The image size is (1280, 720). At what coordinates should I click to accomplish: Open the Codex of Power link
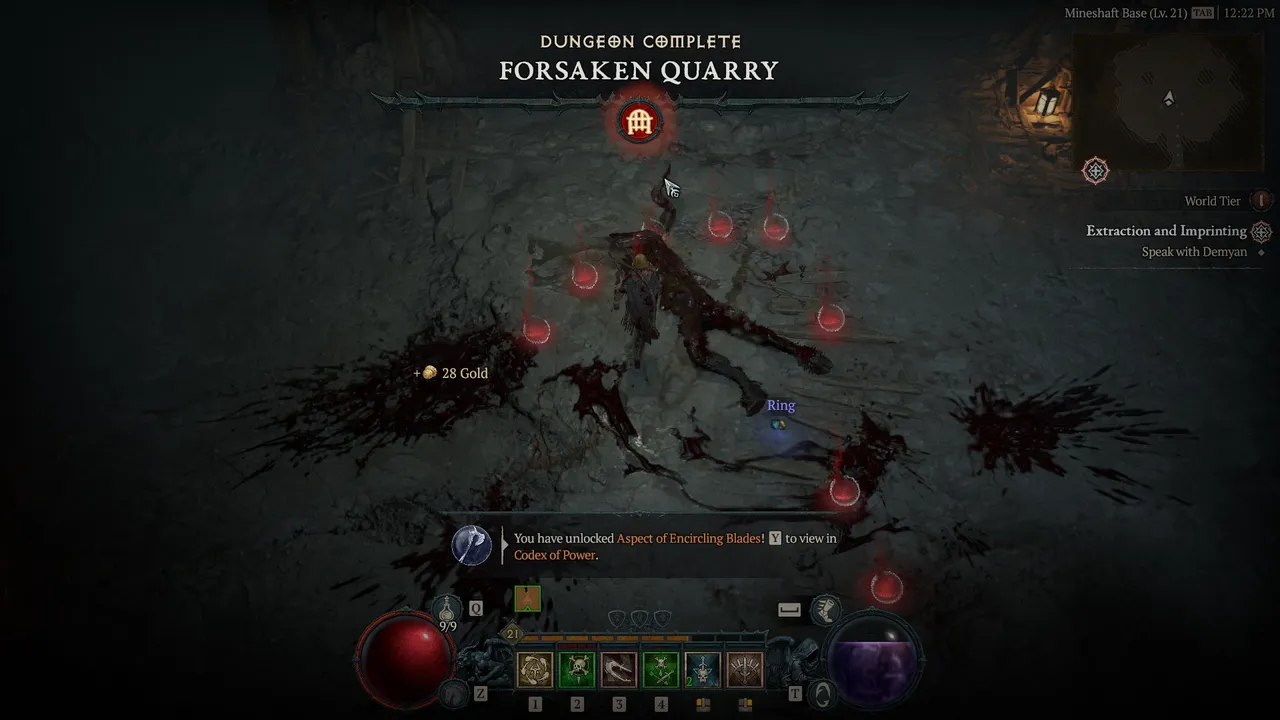pyautogui.click(x=554, y=555)
